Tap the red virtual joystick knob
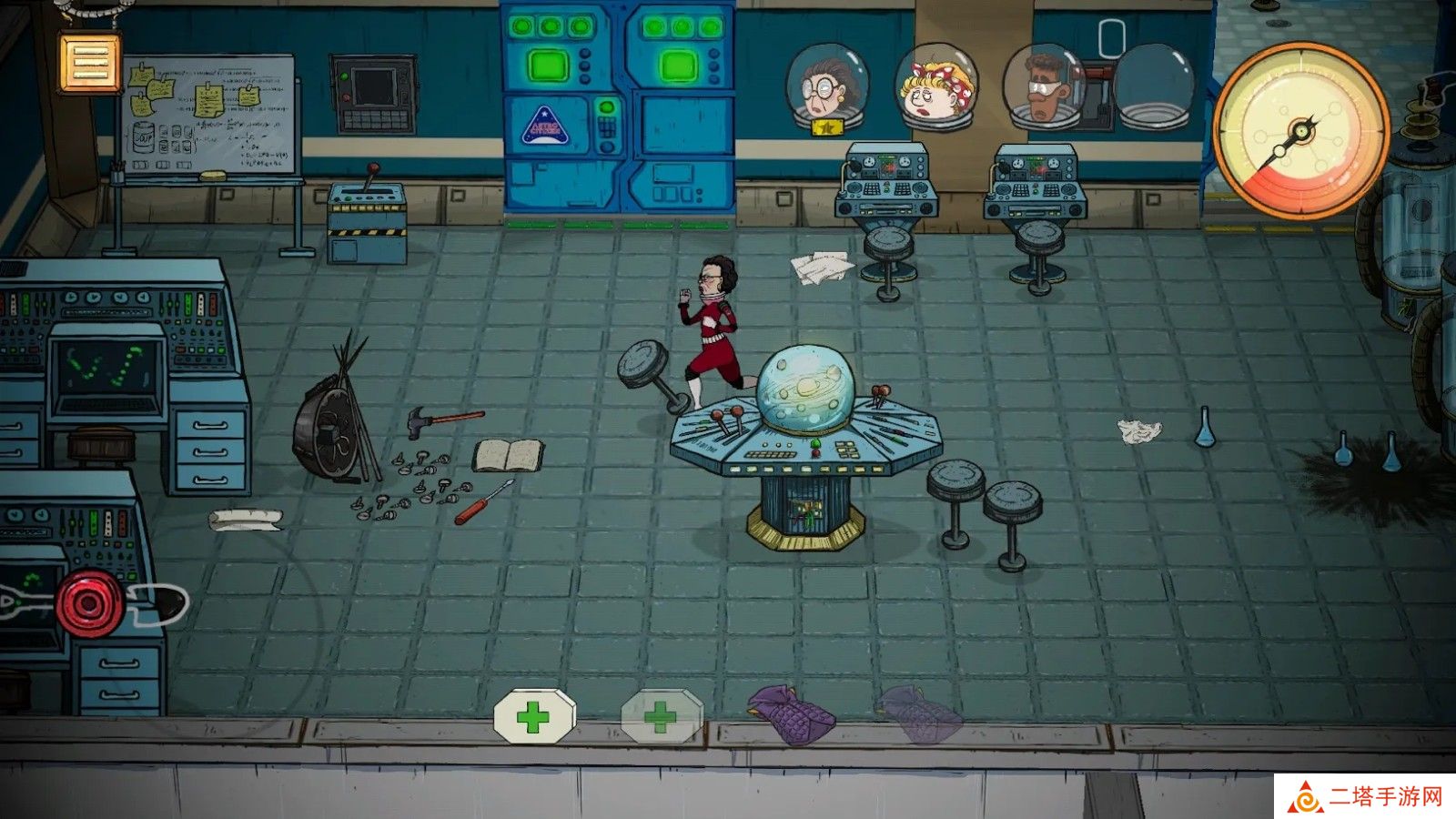 [89, 603]
